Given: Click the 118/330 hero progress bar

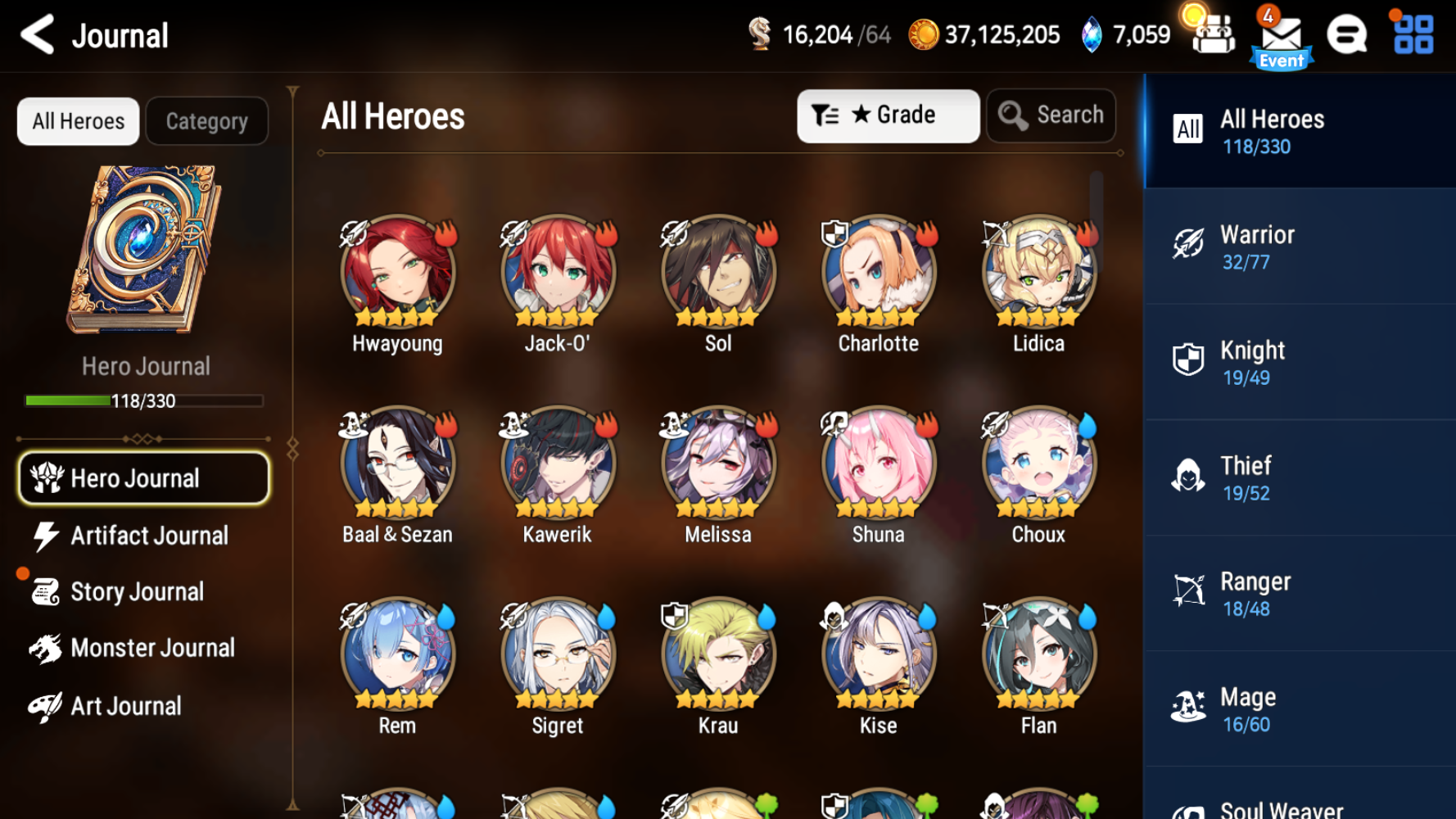Looking at the screenshot, I should pyautogui.click(x=144, y=400).
